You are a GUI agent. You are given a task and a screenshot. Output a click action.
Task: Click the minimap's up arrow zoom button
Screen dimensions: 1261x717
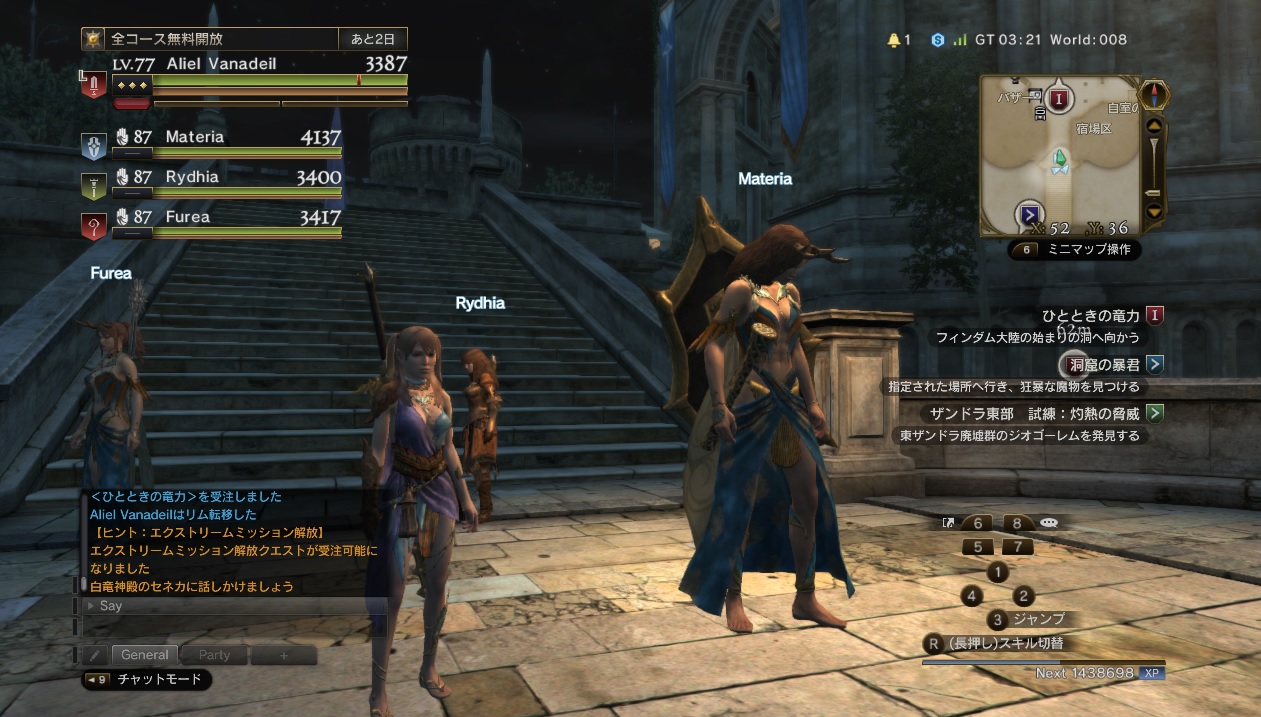click(1153, 126)
